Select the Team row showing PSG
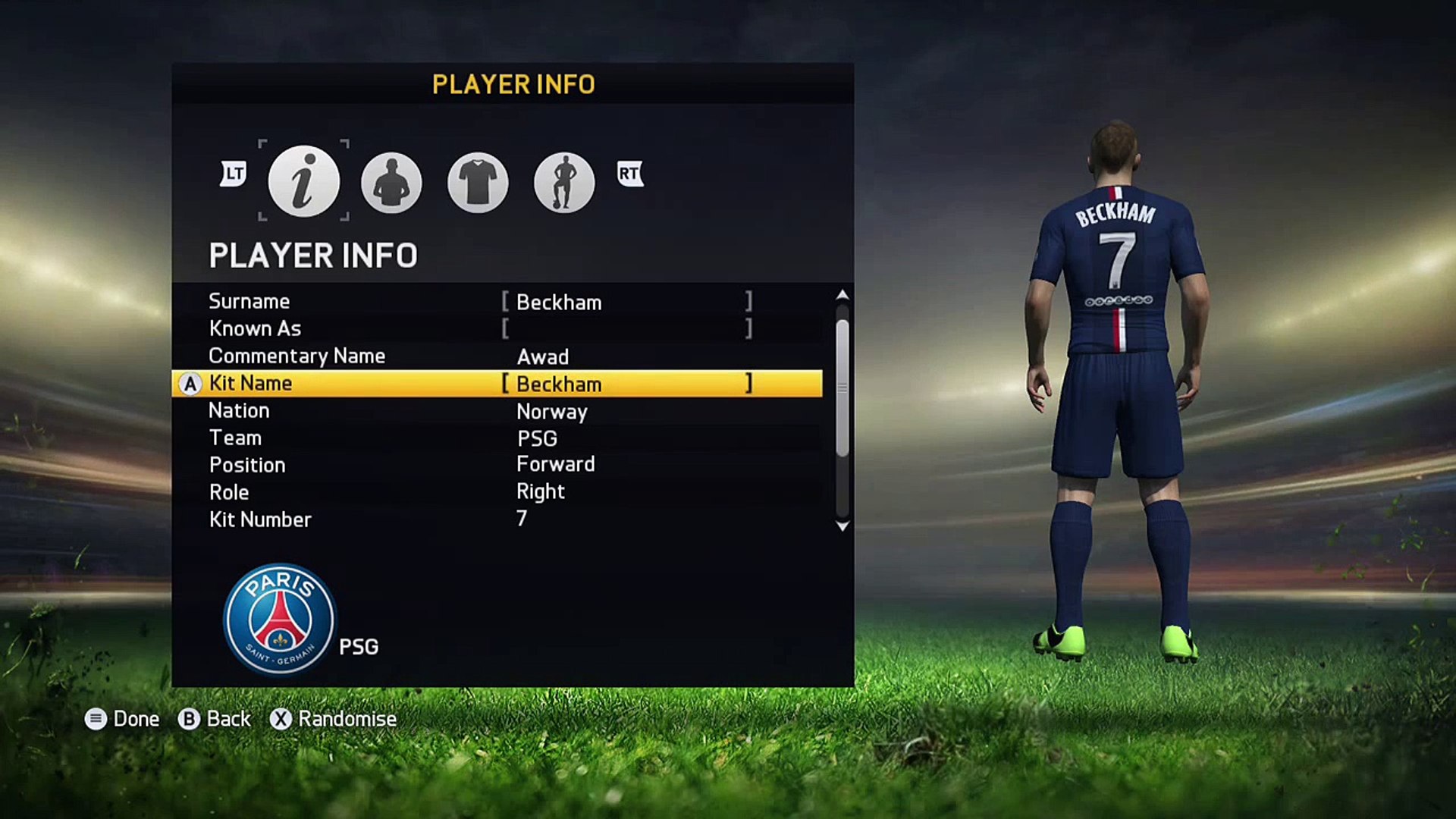 click(497, 438)
